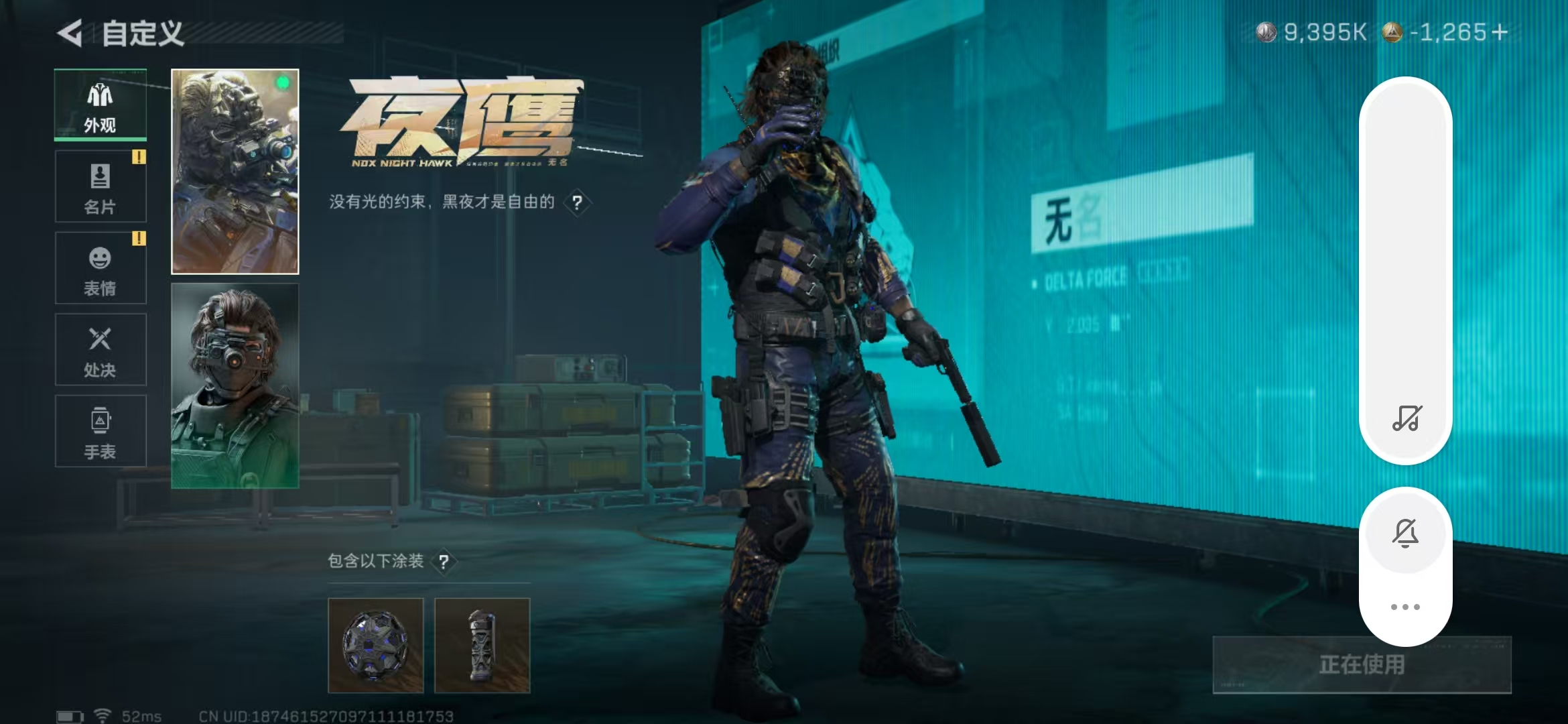Select the grenade skin thumbnail at bottom
The height and width of the screenshot is (724, 1568).
(481, 646)
